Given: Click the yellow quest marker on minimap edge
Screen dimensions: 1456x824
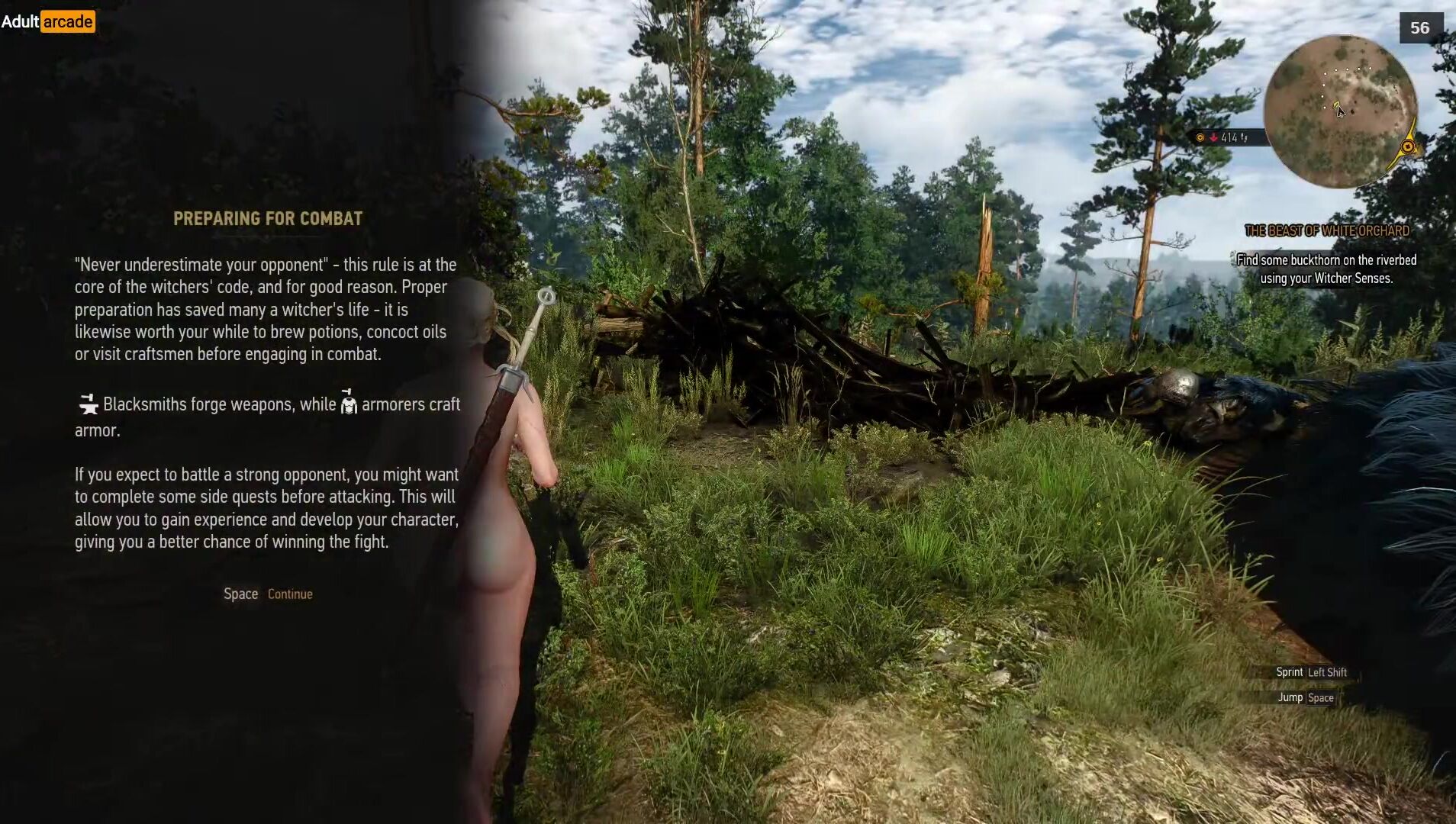Looking at the screenshot, I should (1407, 146).
